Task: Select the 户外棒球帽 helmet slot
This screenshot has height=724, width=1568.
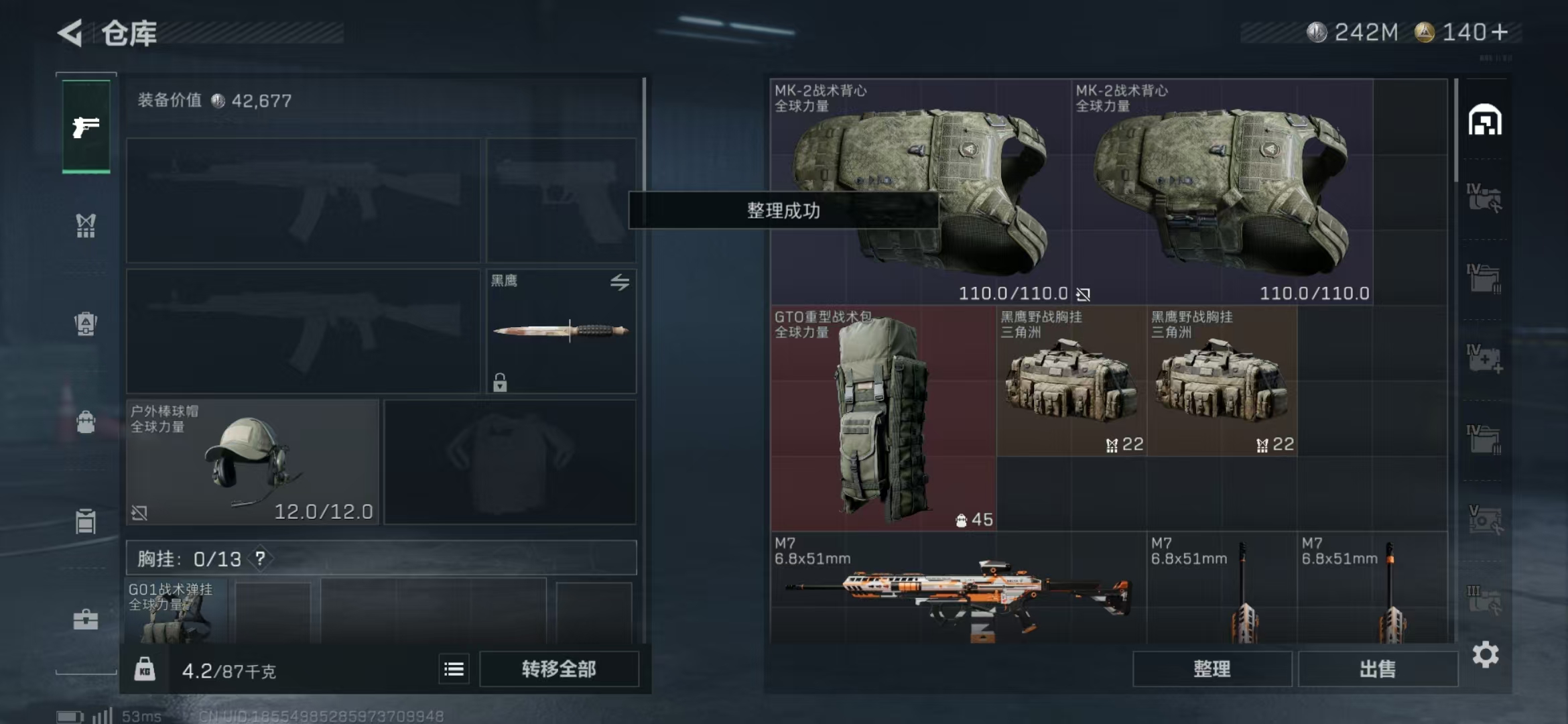Action: coord(252,462)
